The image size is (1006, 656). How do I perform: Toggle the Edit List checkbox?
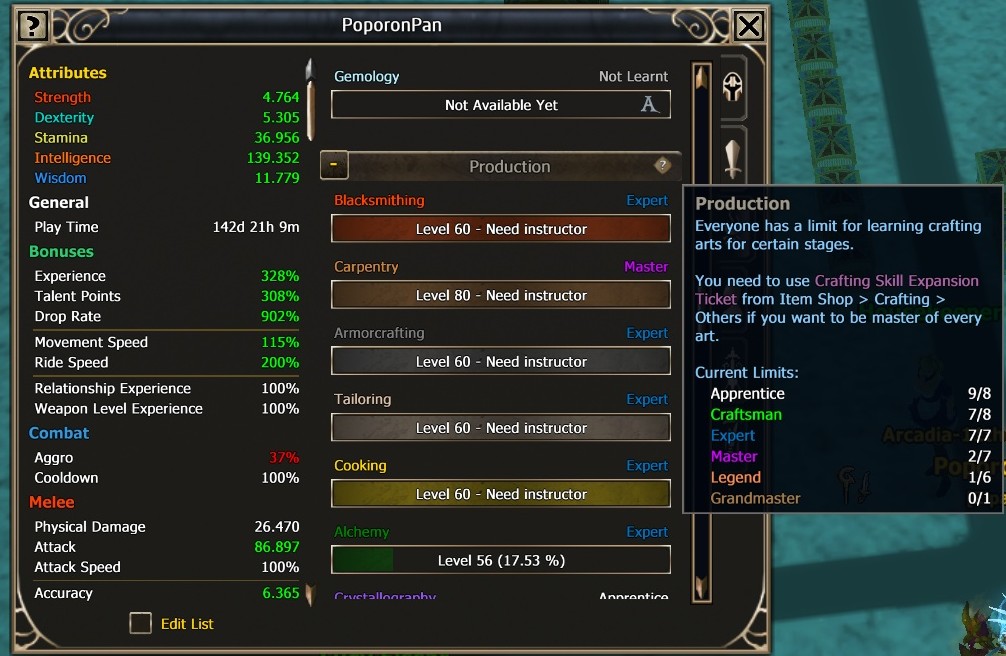(x=141, y=623)
